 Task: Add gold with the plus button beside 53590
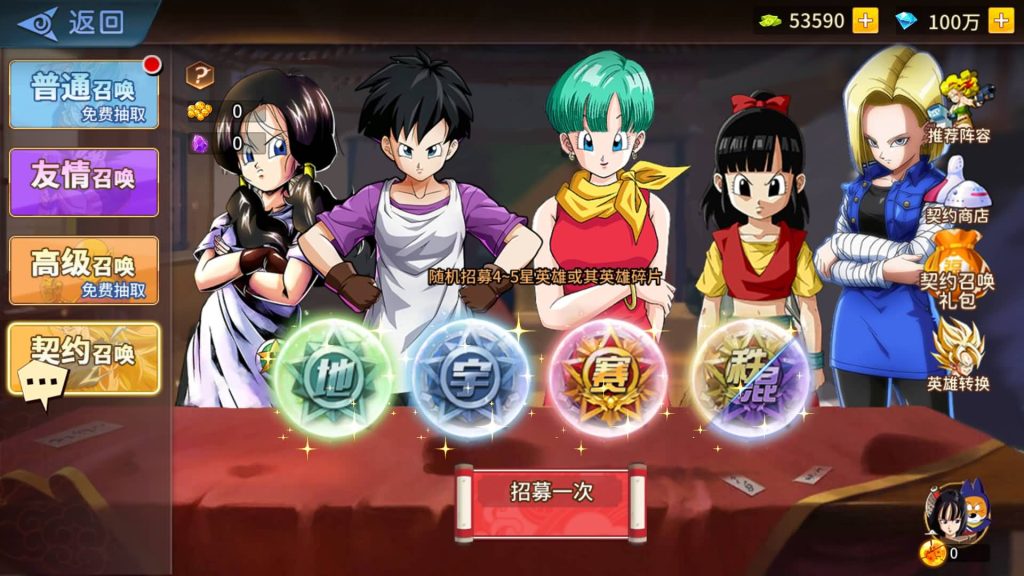pos(865,20)
